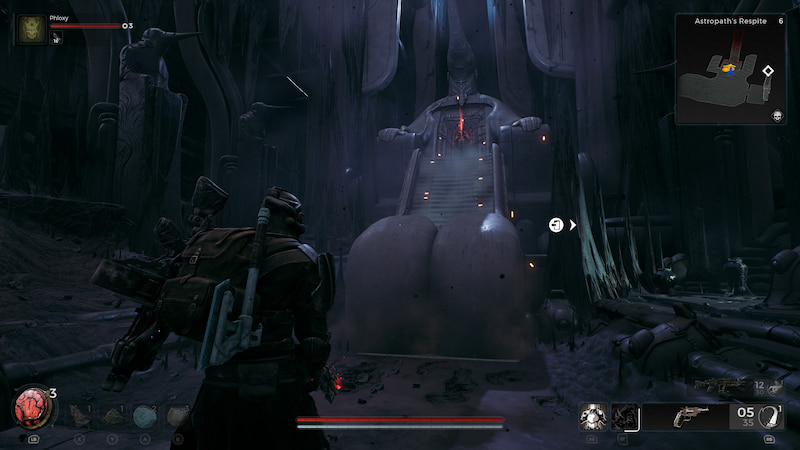
Task: Activate the glowing figure archetype skill
Action: (x=594, y=416)
